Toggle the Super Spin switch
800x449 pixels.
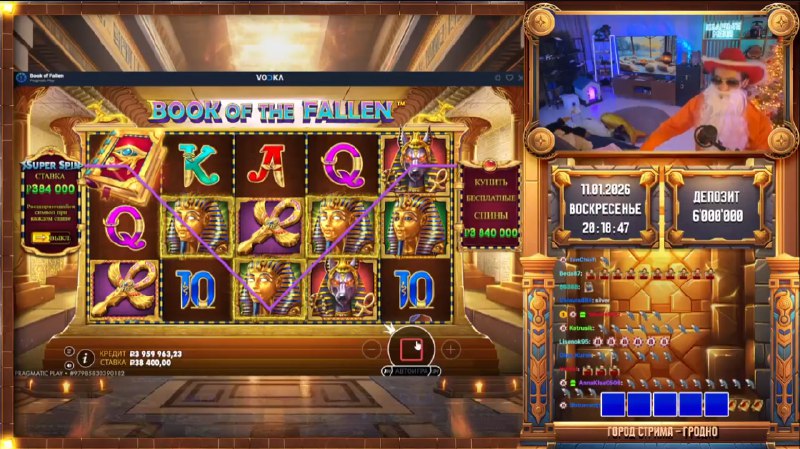coord(44,238)
